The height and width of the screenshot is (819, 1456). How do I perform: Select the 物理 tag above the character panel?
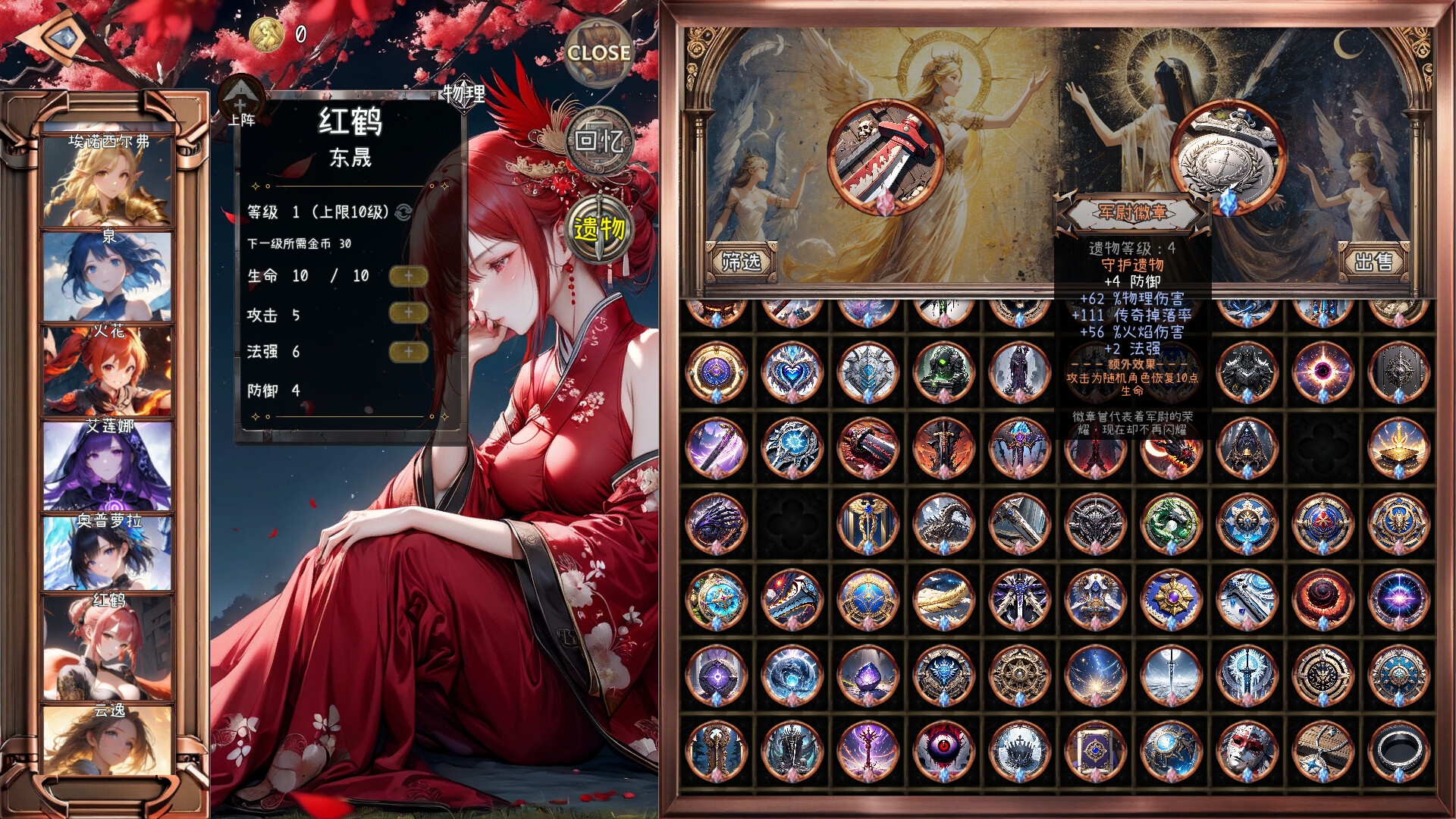(463, 92)
